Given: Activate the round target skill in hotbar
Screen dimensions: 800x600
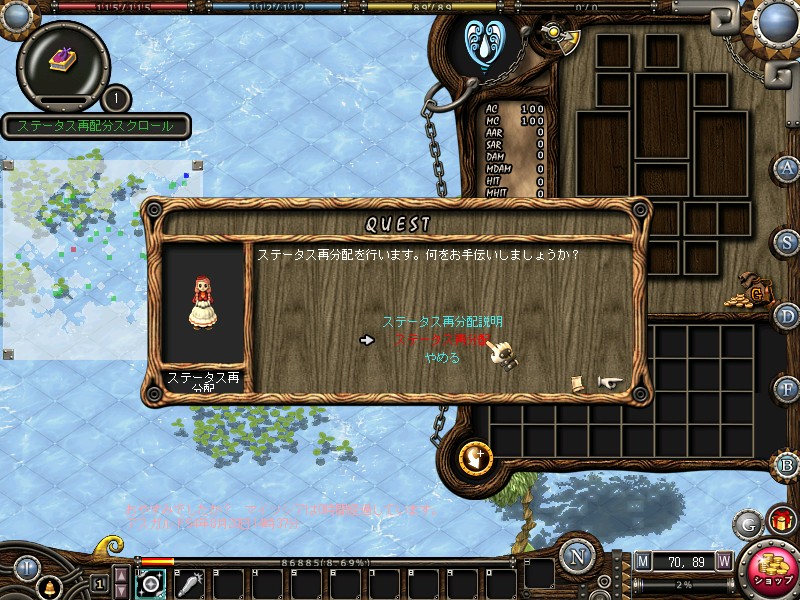Looking at the screenshot, I should [x=151, y=584].
